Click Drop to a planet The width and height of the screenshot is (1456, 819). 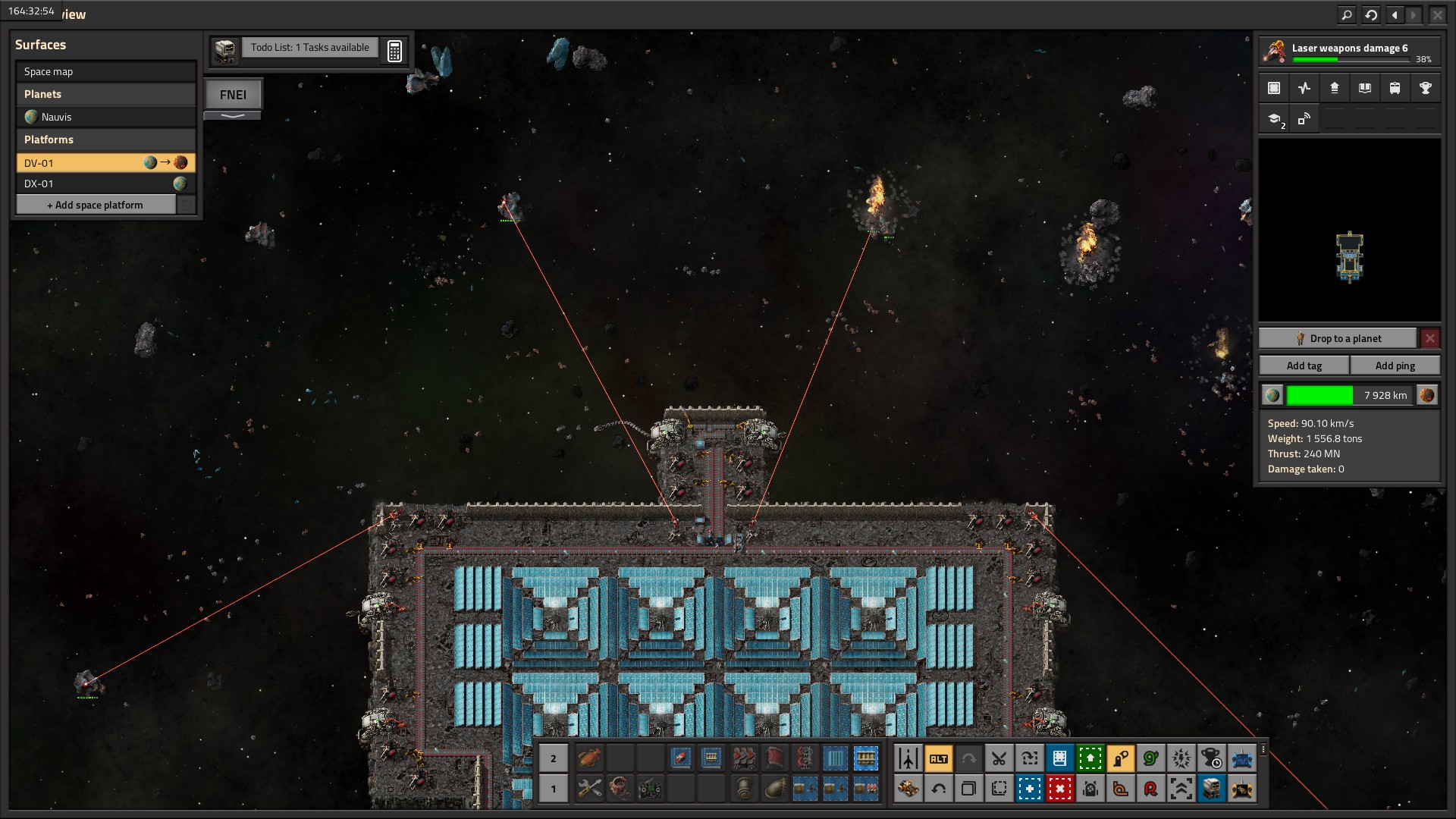1338,338
